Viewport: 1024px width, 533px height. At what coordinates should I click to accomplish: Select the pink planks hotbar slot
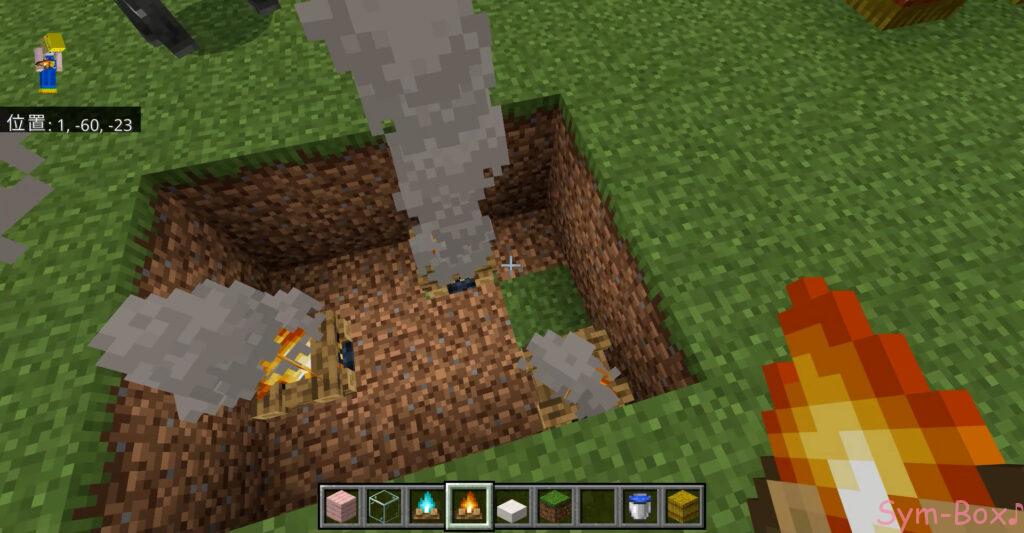pyautogui.click(x=340, y=506)
